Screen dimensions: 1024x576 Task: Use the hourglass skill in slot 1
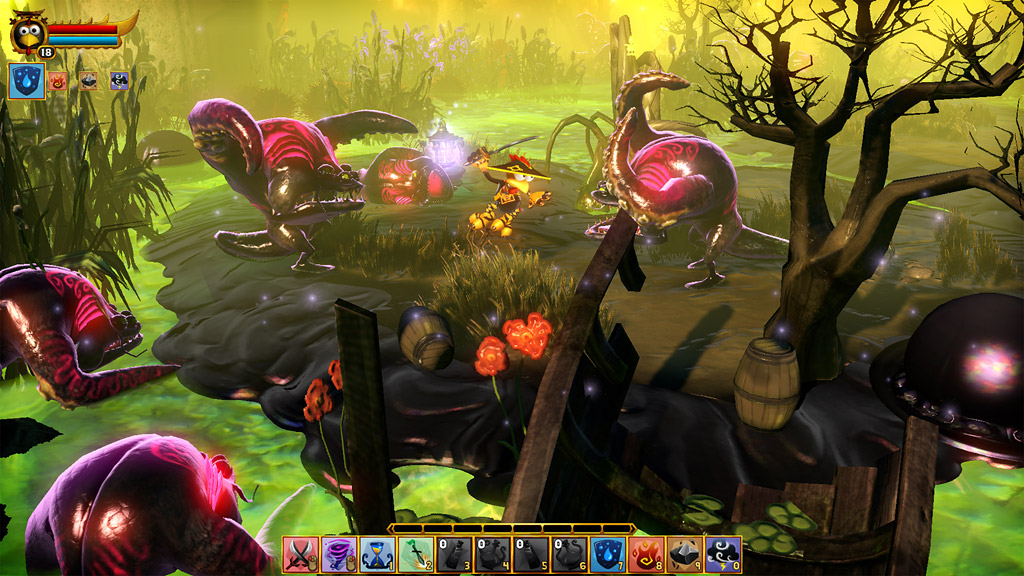[377, 553]
